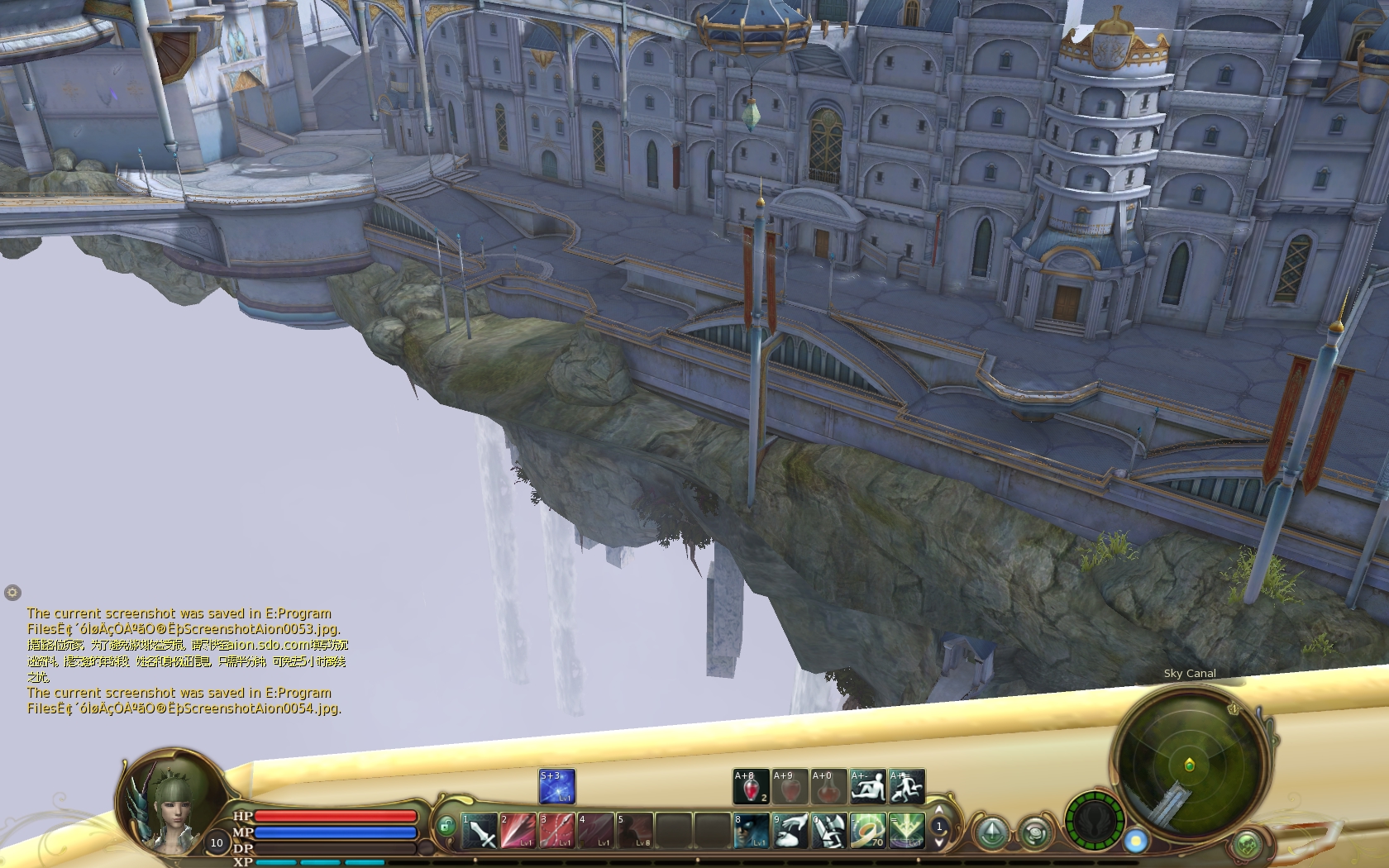Toggle the running figure action
Screen dimensions: 1389x868
(907, 787)
